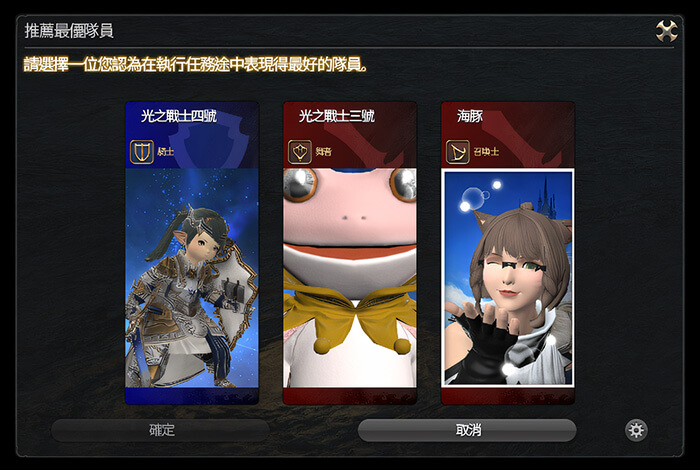Confirm selection with 確定 button
700x470 pixels.
tap(160, 430)
